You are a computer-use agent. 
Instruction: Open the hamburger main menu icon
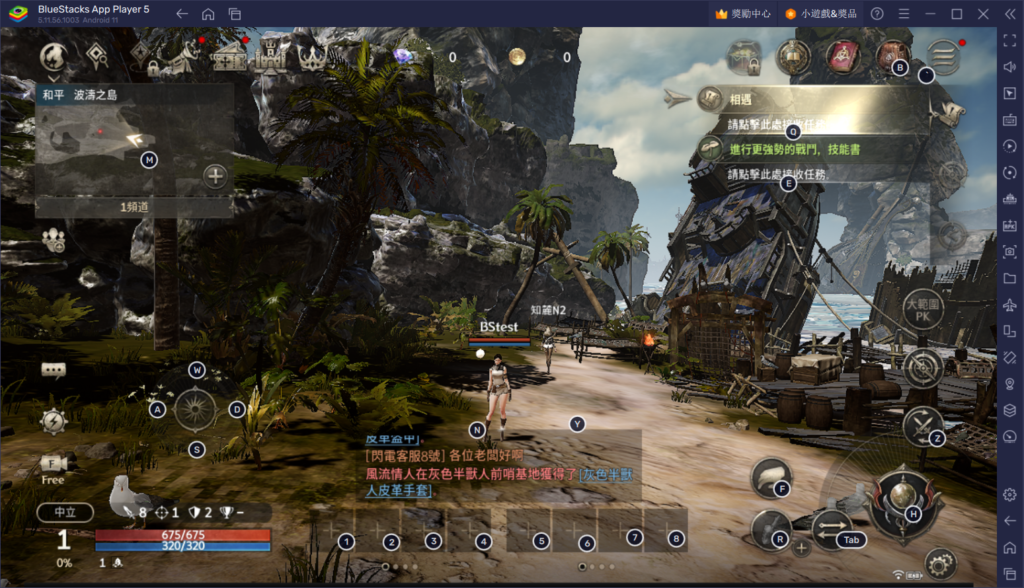(x=943, y=56)
